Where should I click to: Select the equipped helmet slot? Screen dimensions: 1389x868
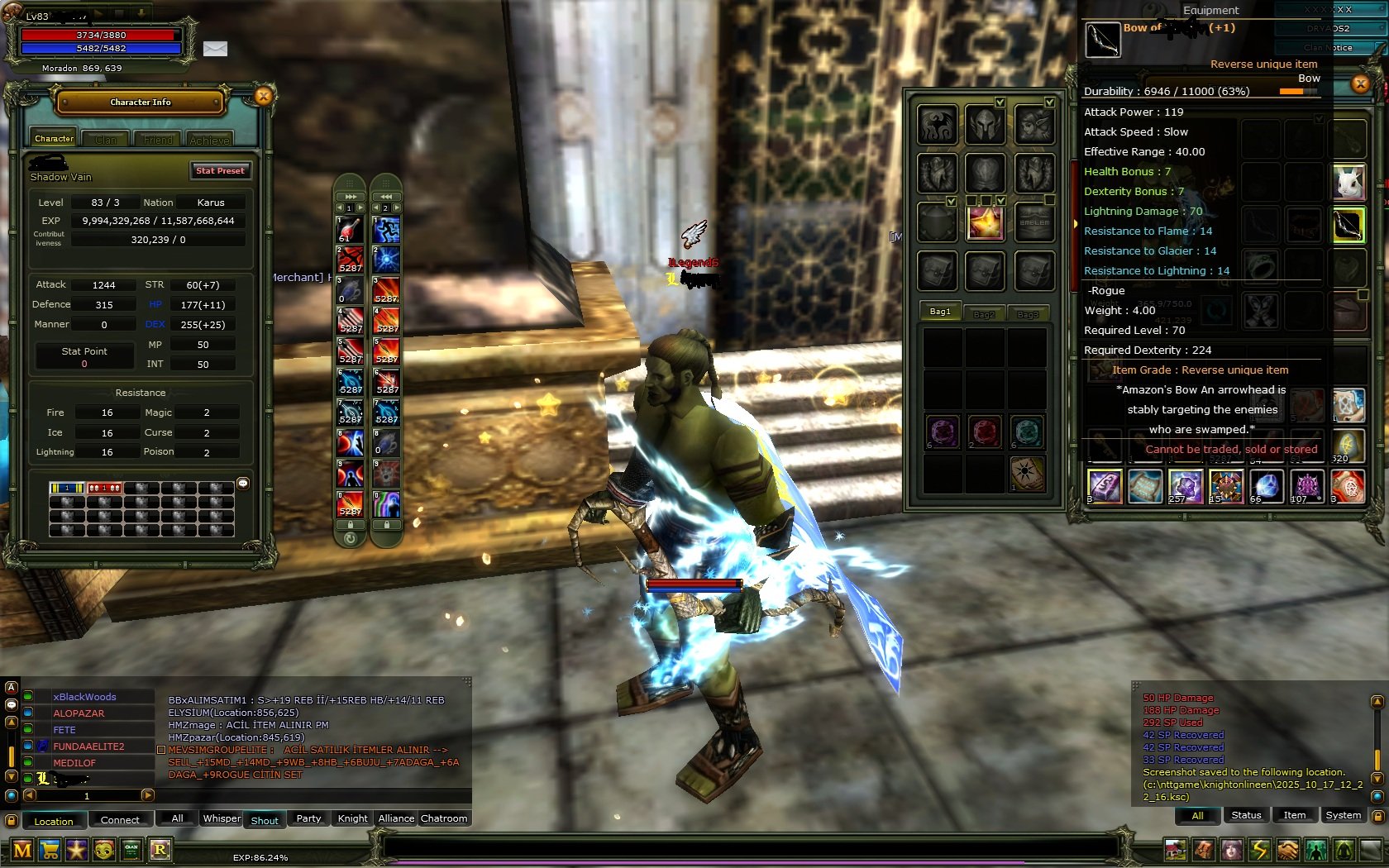tap(985, 125)
